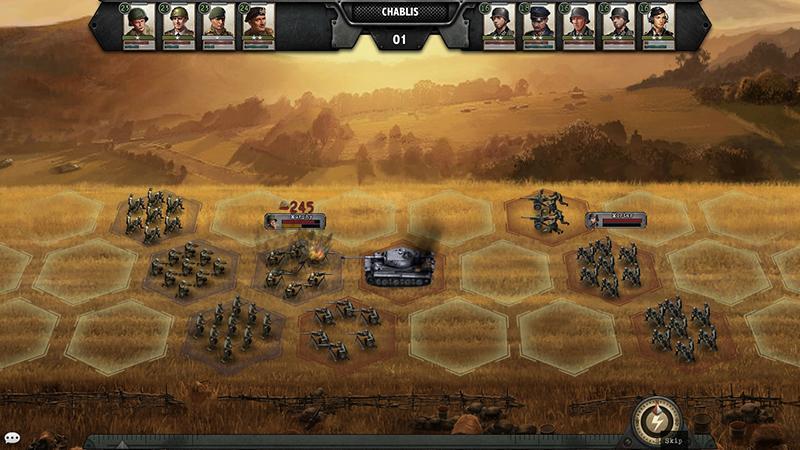Select the level 24 commander portrait
This screenshot has height=450, width=800.
pyautogui.click(x=257, y=24)
